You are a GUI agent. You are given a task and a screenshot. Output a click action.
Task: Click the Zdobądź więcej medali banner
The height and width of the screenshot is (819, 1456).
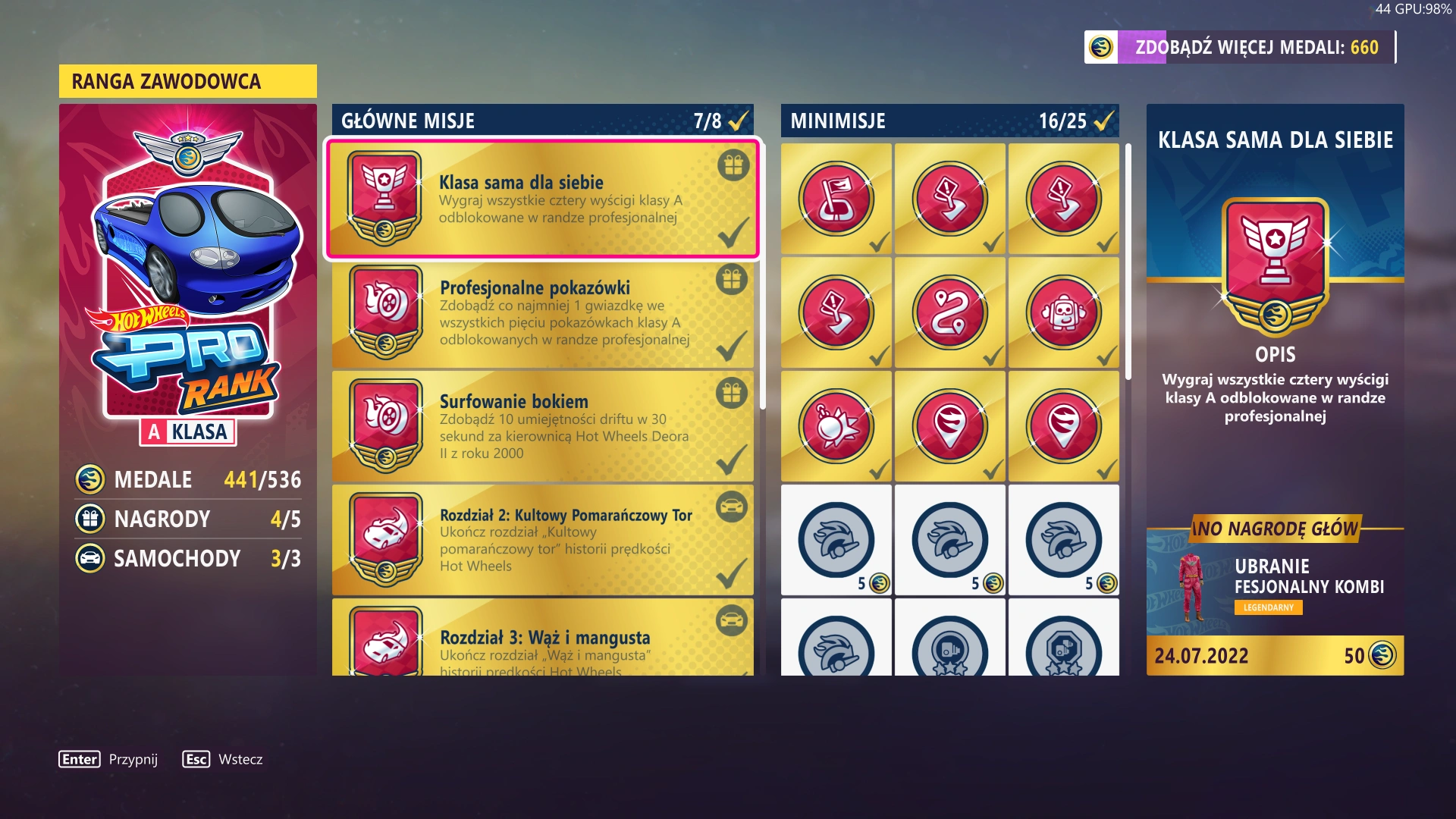(x=1240, y=47)
